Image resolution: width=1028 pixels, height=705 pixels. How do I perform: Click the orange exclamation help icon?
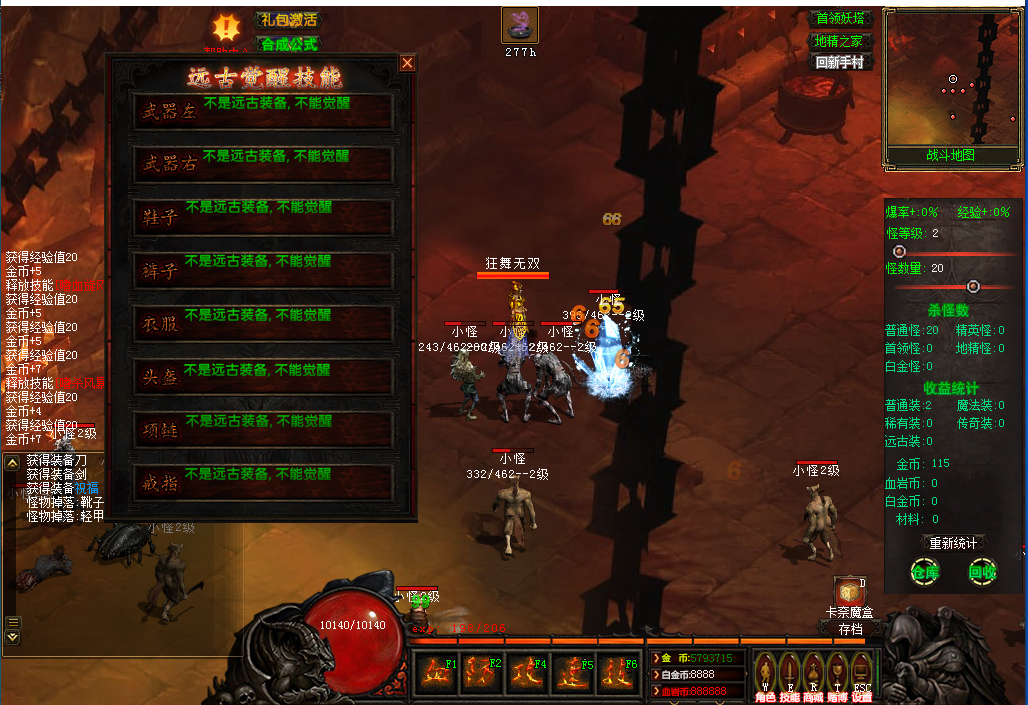228,27
